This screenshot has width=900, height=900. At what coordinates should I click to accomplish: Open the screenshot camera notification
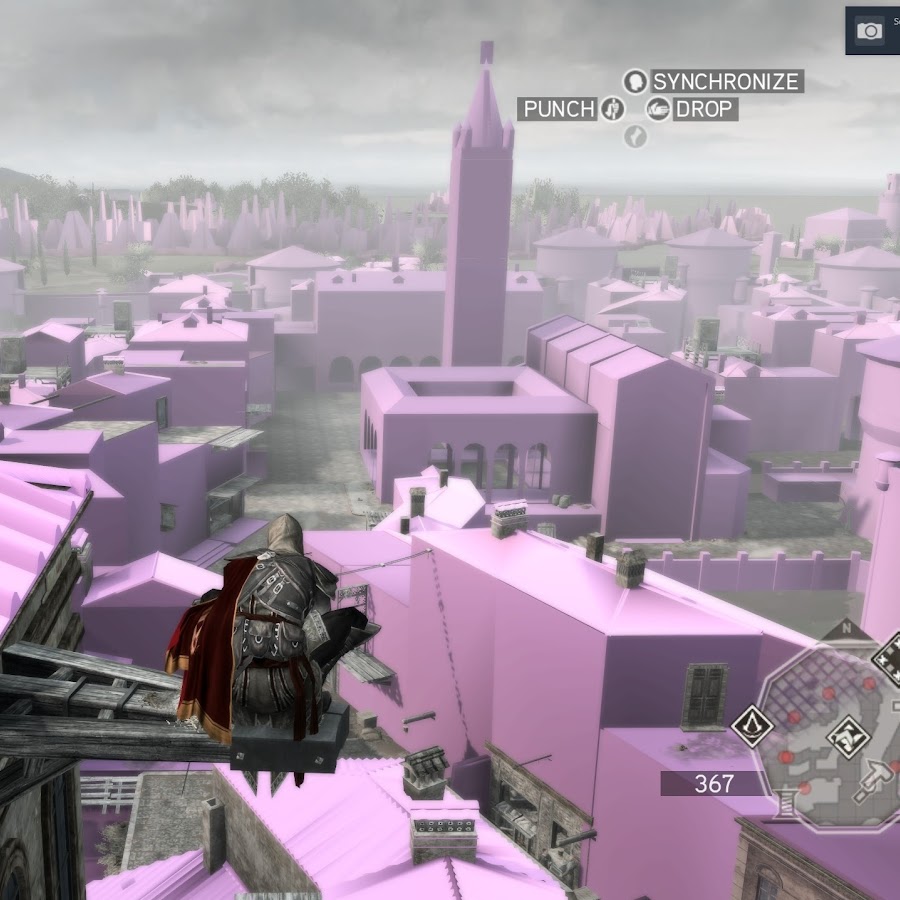click(x=870, y=31)
